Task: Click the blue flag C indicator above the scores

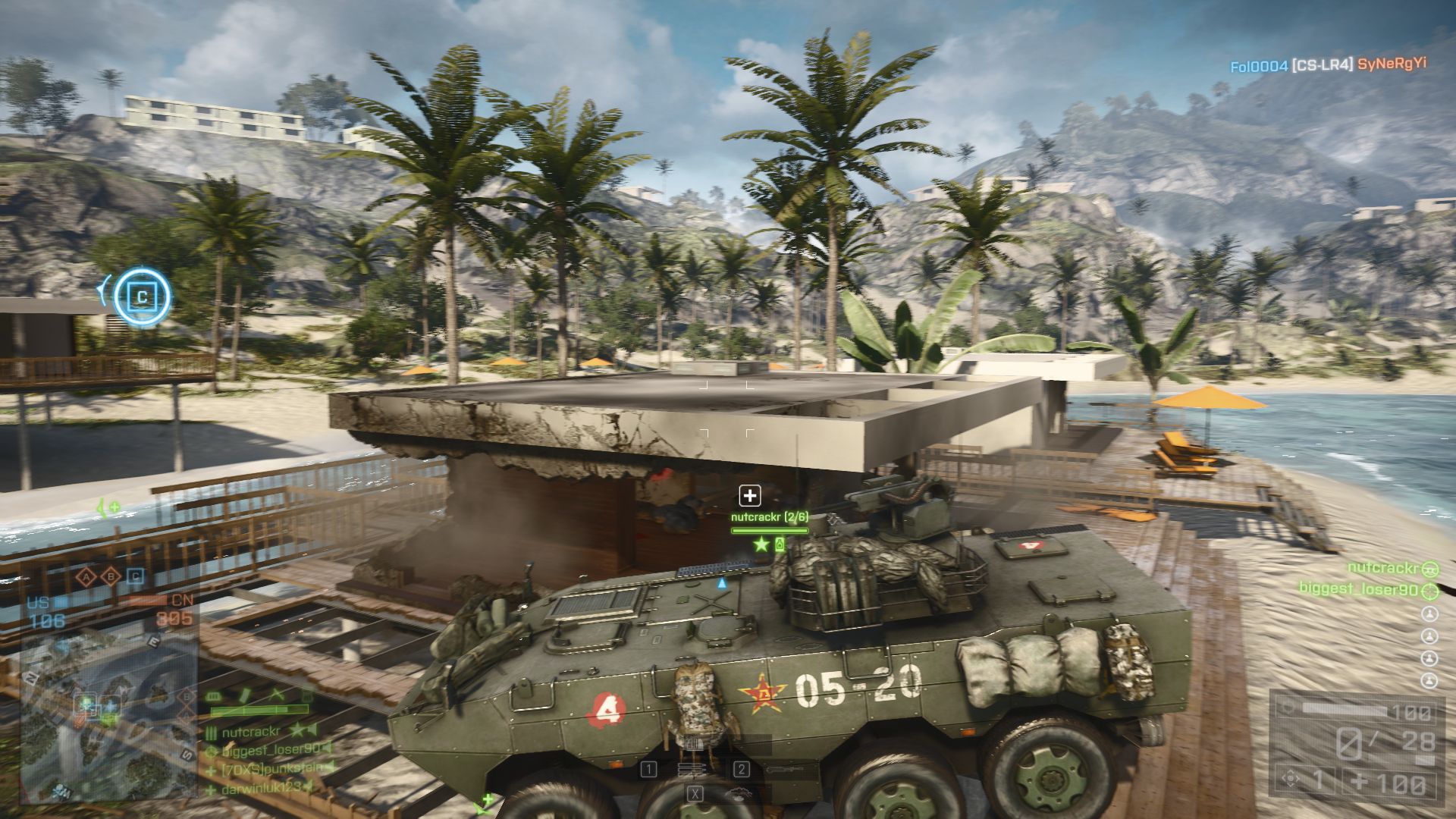Action: coord(135,577)
